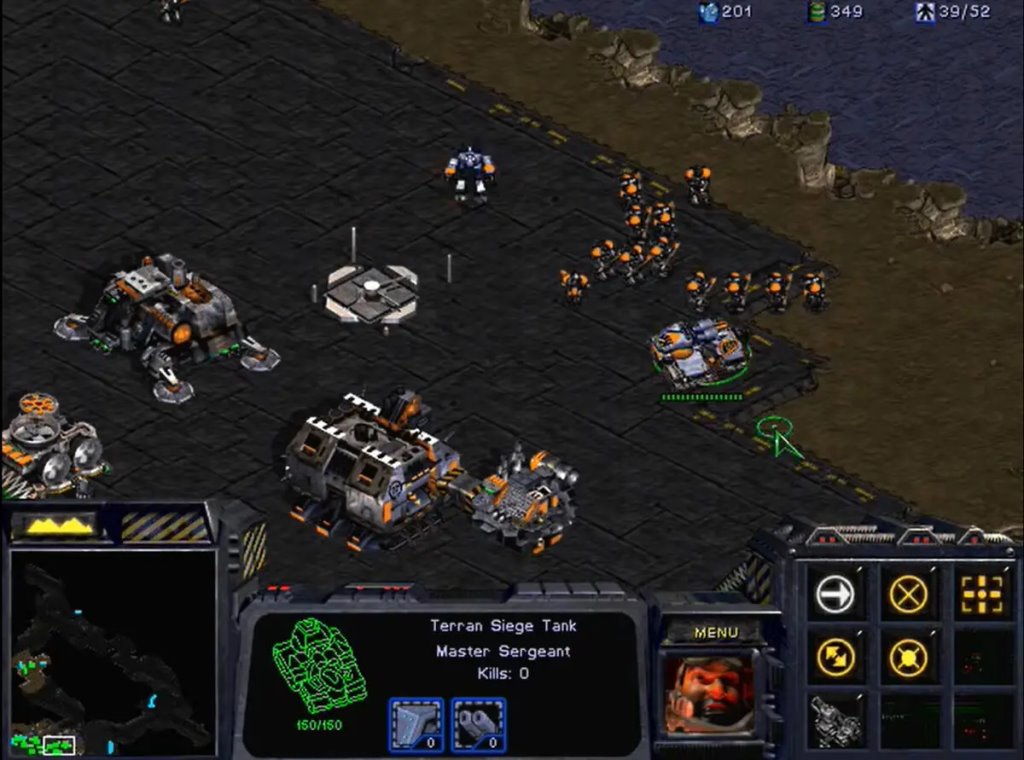Image resolution: width=1024 pixels, height=760 pixels.
Task: Choose the Patrol command
Action: click(835, 657)
